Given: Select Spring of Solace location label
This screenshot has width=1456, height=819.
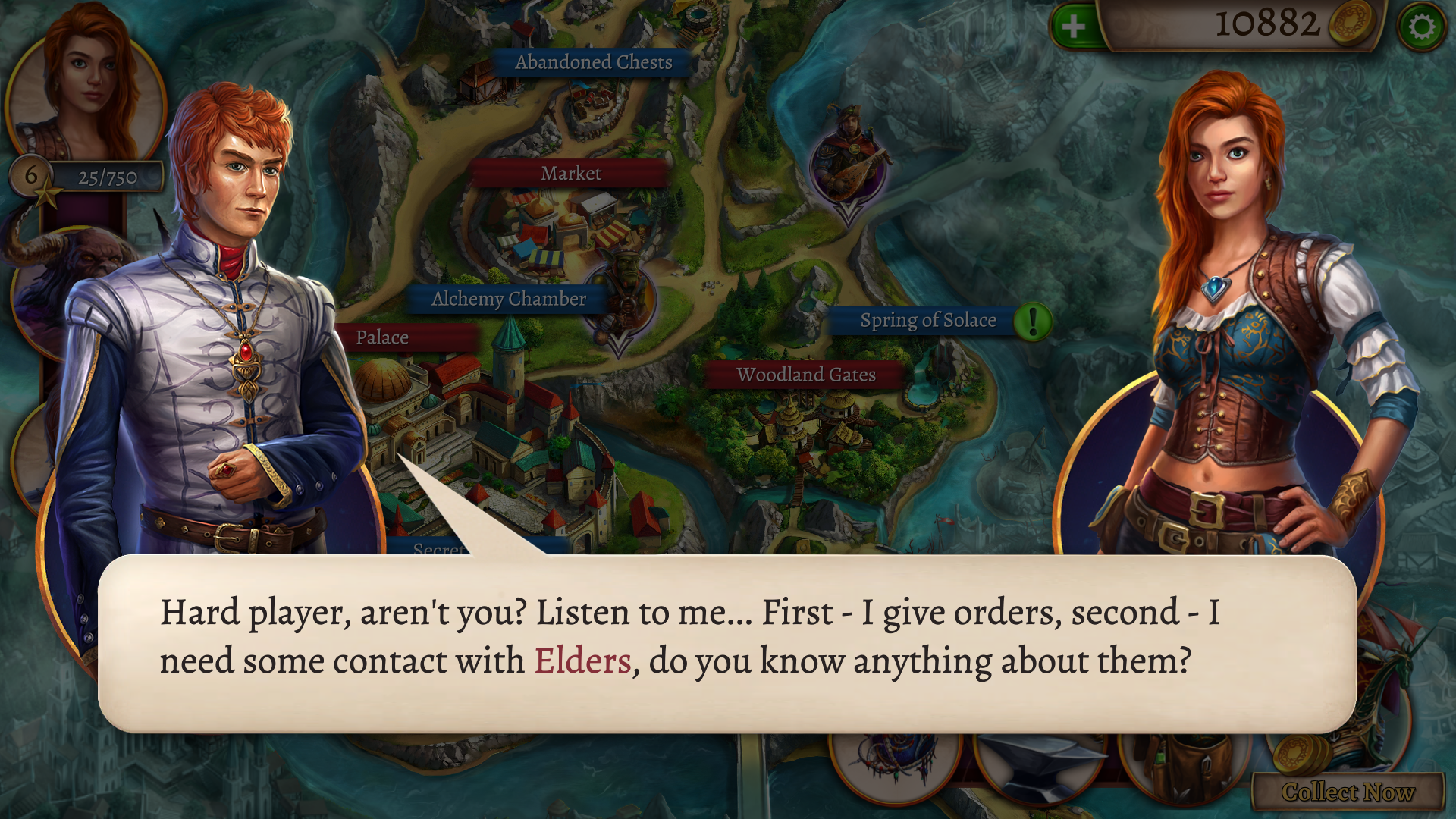Looking at the screenshot, I should coord(927,321).
